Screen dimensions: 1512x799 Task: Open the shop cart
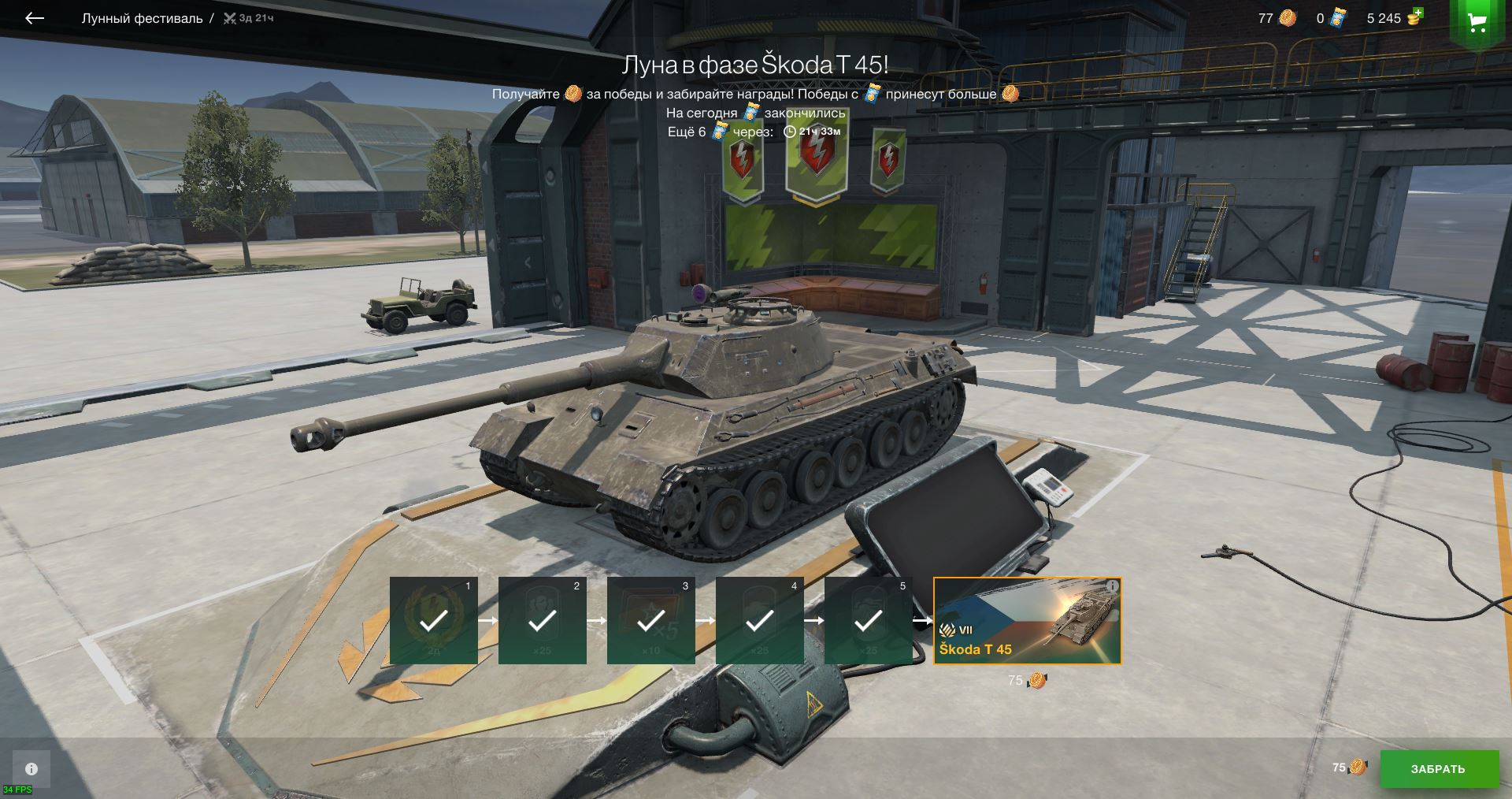coord(1477,22)
